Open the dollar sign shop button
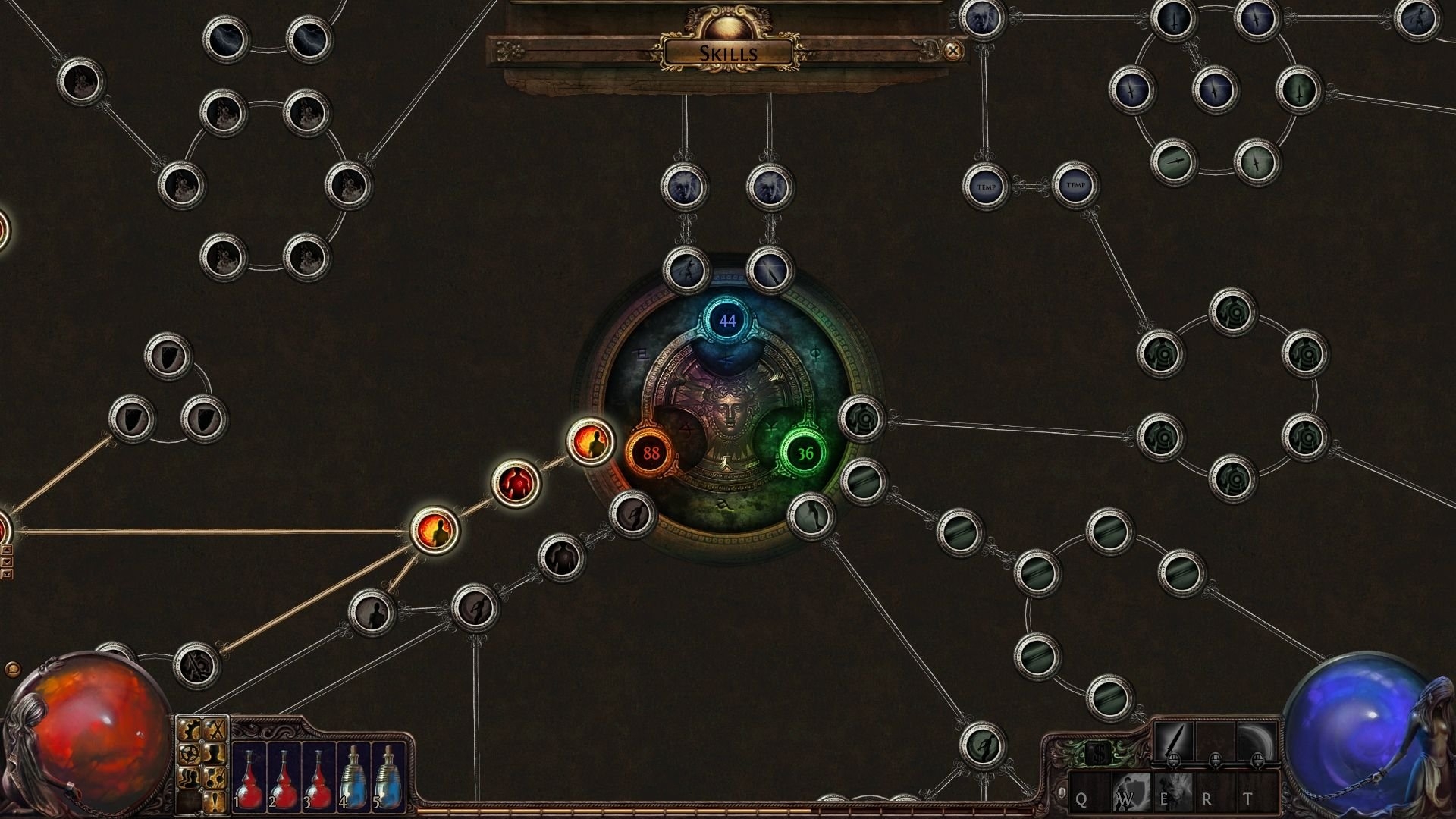This screenshot has height=819, width=1456. pyautogui.click(x=1097, y=755)
